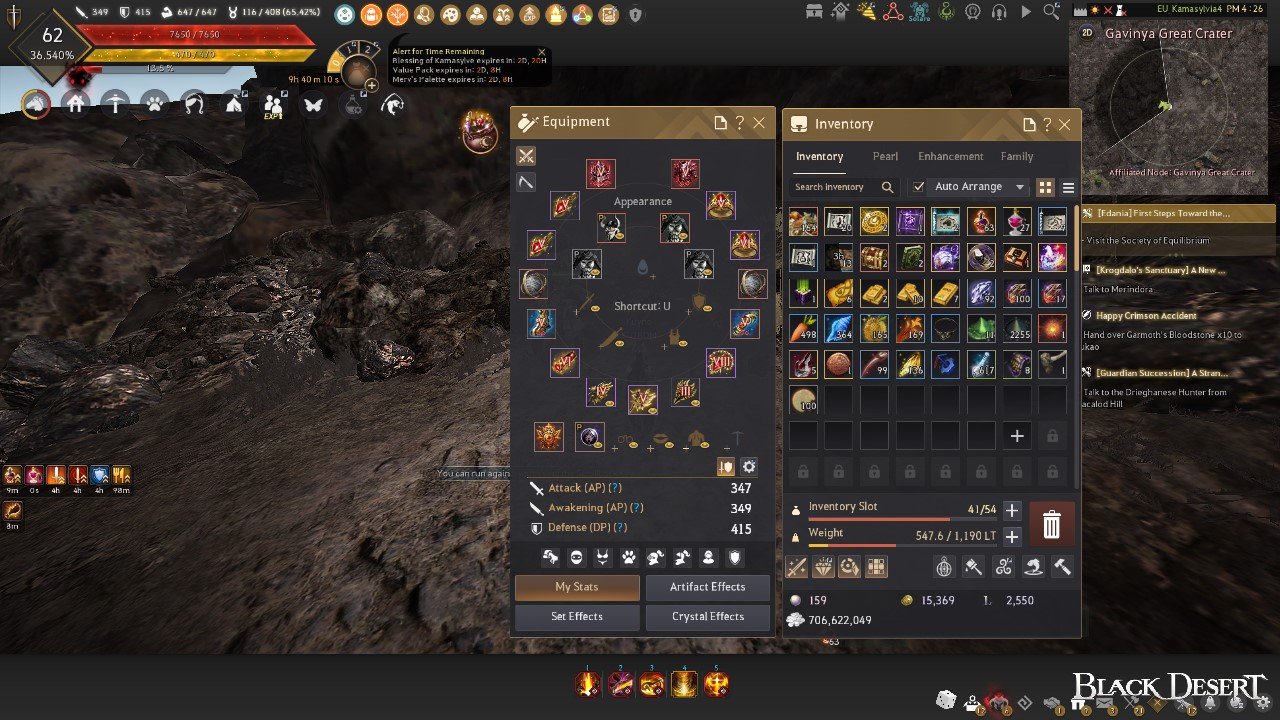Open the Equipment window help
This screenshot has height=720, width=1280.
[739, 123]
